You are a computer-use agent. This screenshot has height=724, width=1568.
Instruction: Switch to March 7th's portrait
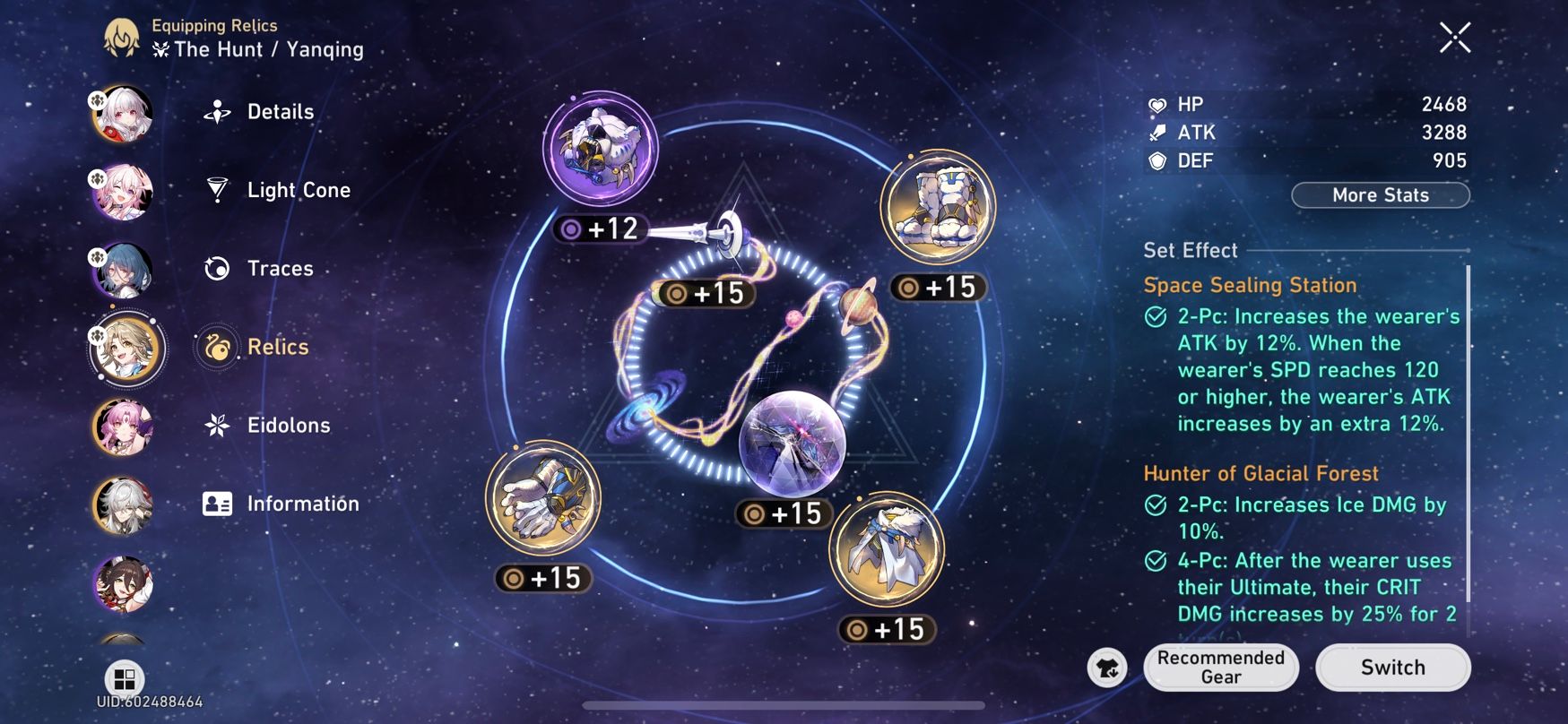click(x=123, y=191)
